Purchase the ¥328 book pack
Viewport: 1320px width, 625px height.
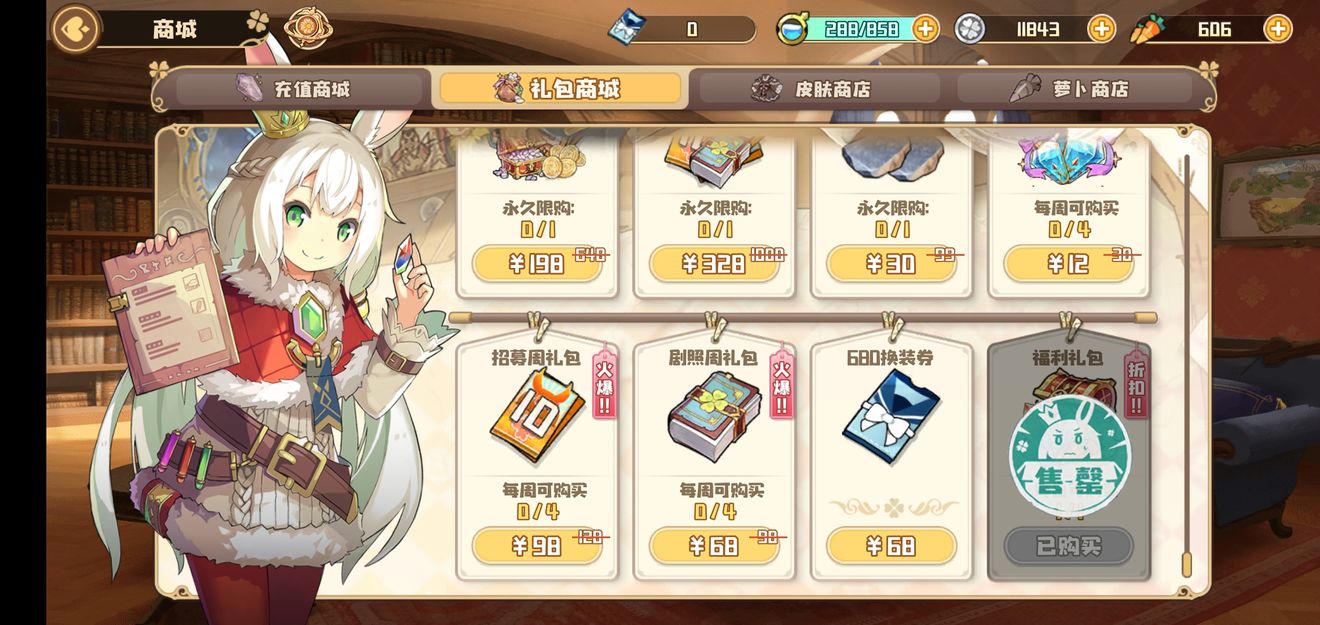coord(714,264)
